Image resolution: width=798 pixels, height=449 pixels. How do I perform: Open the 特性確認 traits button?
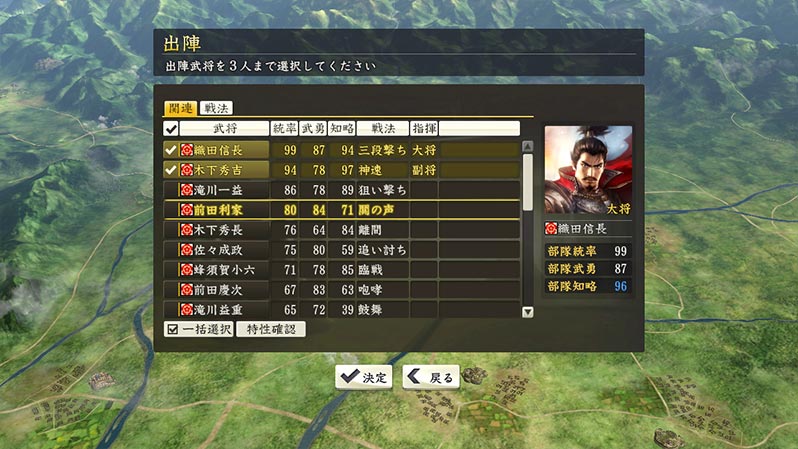coord(271,329)
